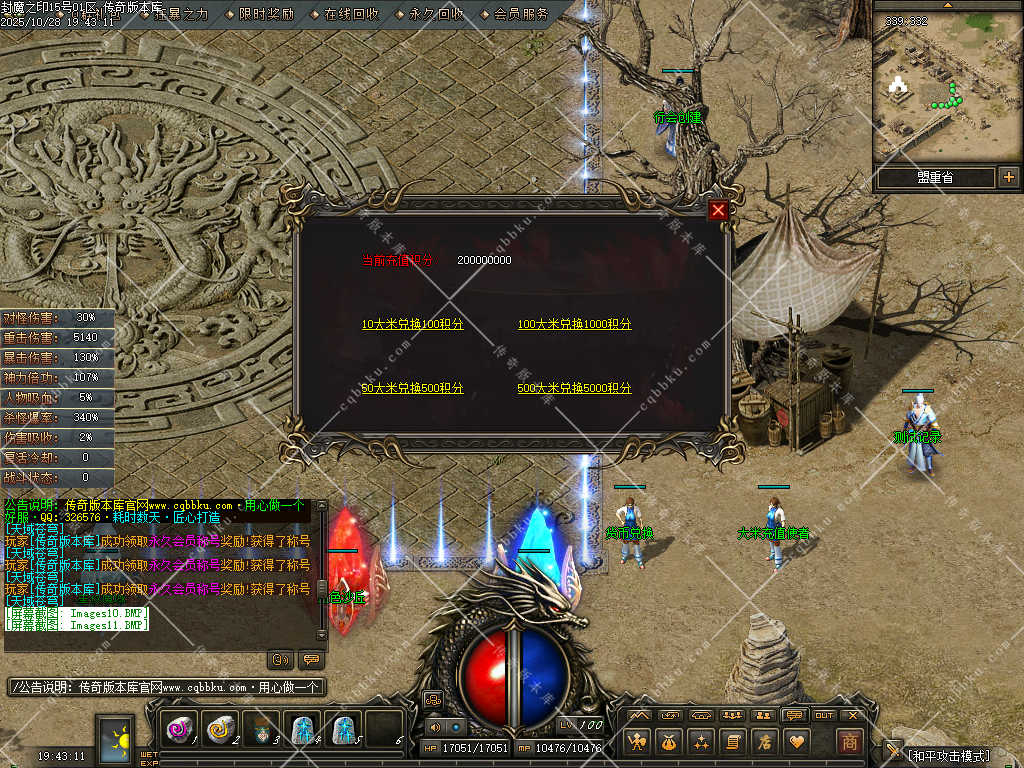Open the 限时奖励 menu
1024x768 pixels.
(x=266, y=14)
